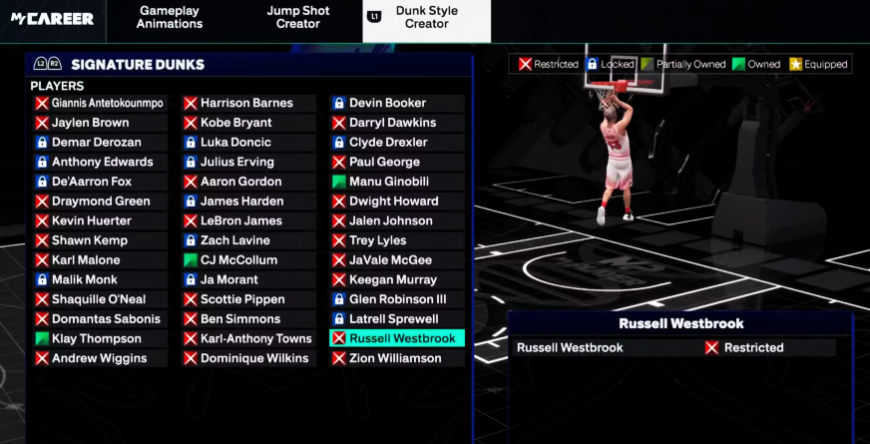Choose Giannis Antetokounmpo signature dunk
870x444 pixels.
coord(99,103)
